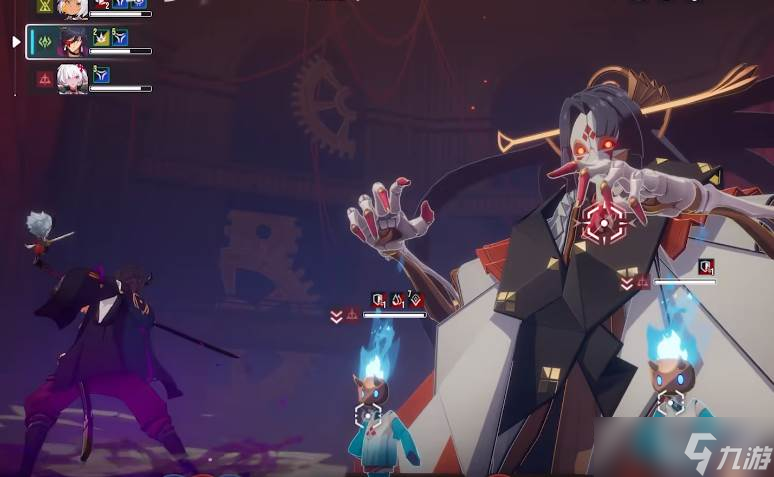Inspect the blue buff on the white-haired hero
This screenshot has width=774, height=477.
coord(101,74)
